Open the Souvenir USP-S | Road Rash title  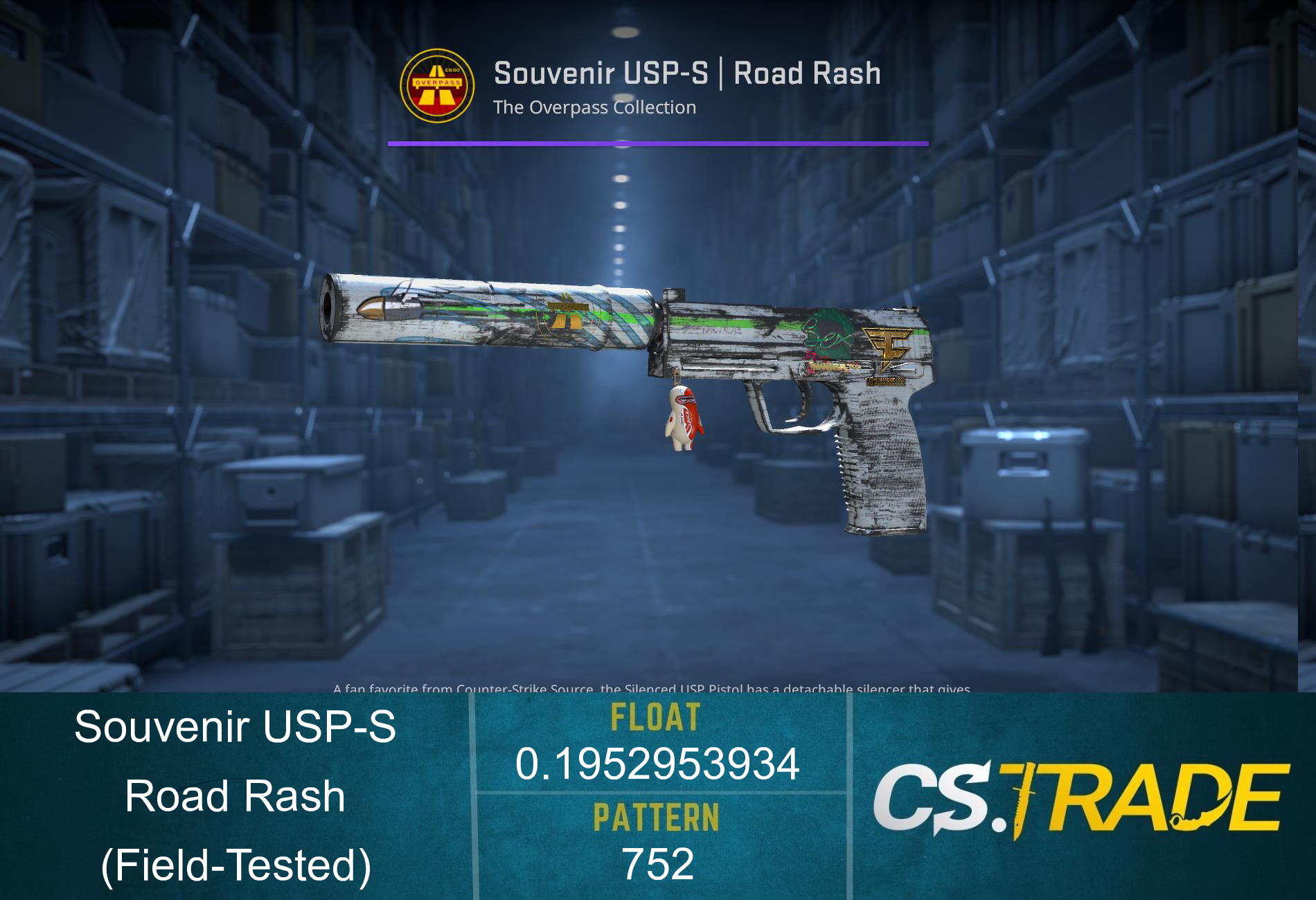click(686, 73)
